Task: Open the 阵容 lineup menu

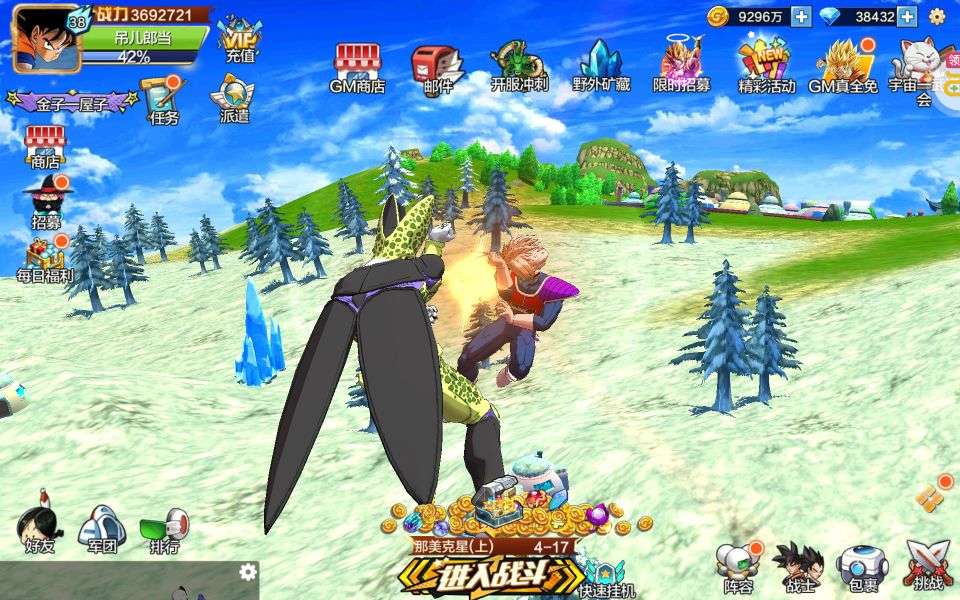Action: click(738, 567)
